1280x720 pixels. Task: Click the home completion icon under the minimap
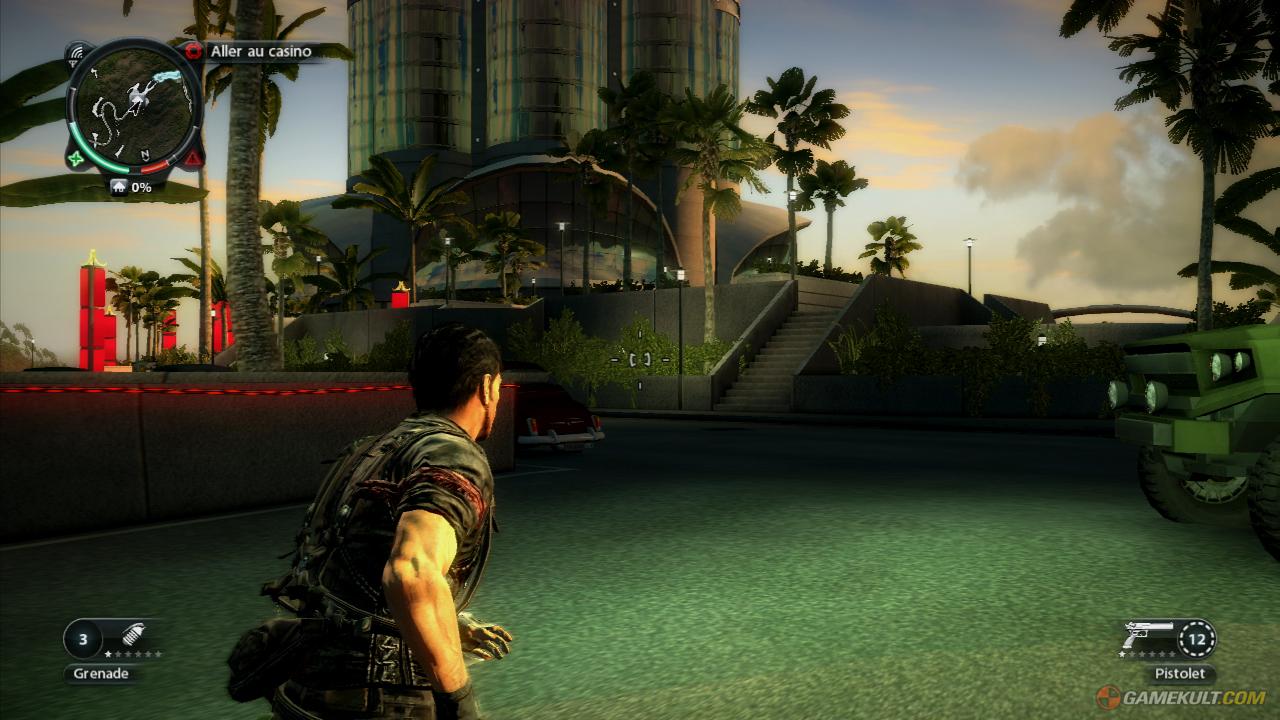point(119,186)
